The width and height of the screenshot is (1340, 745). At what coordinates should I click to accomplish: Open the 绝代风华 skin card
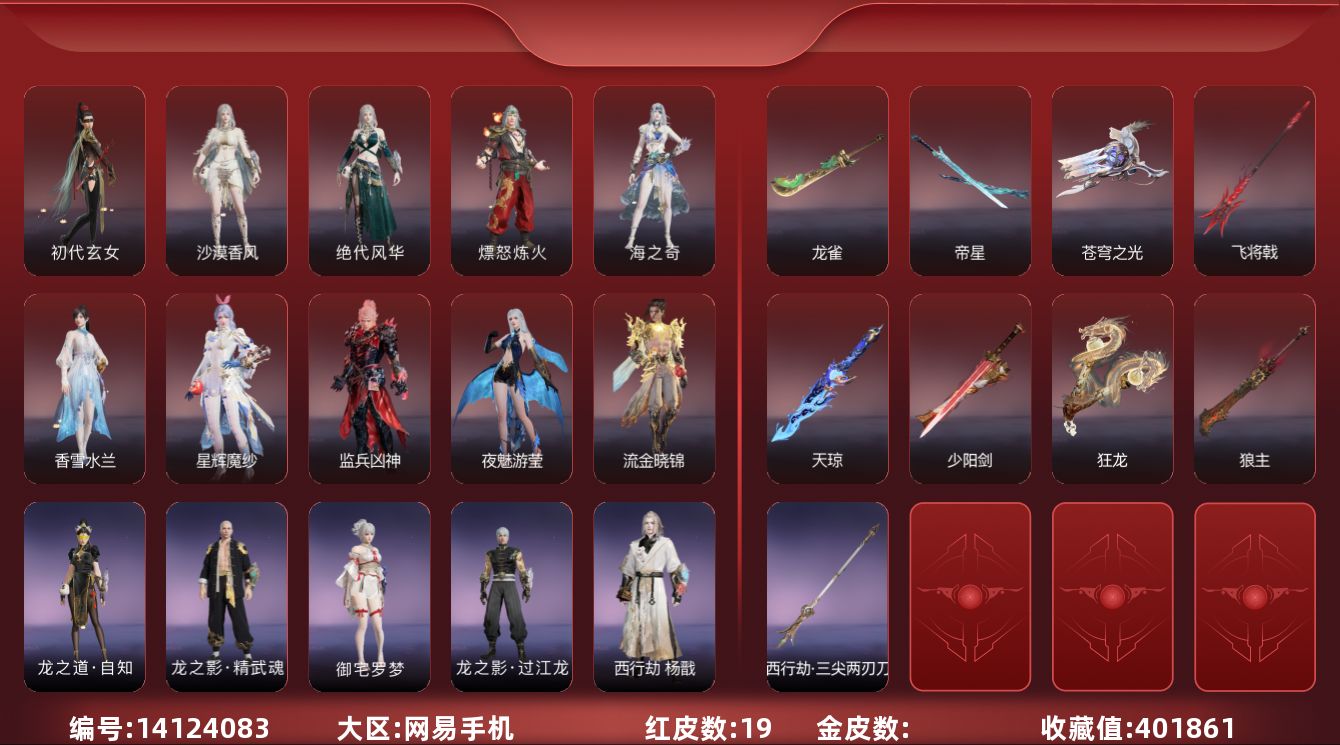pos(369,180)
